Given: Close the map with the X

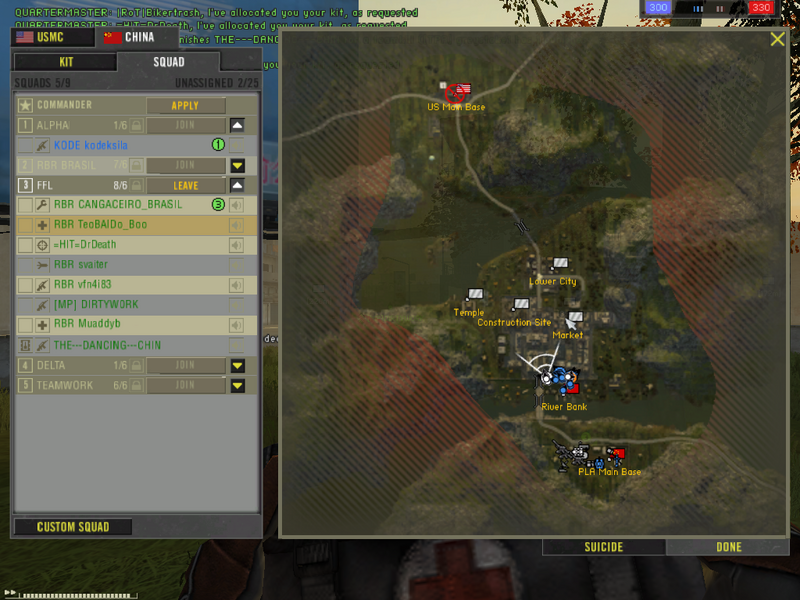Looking at the screenshot, I should click(777, 40).
